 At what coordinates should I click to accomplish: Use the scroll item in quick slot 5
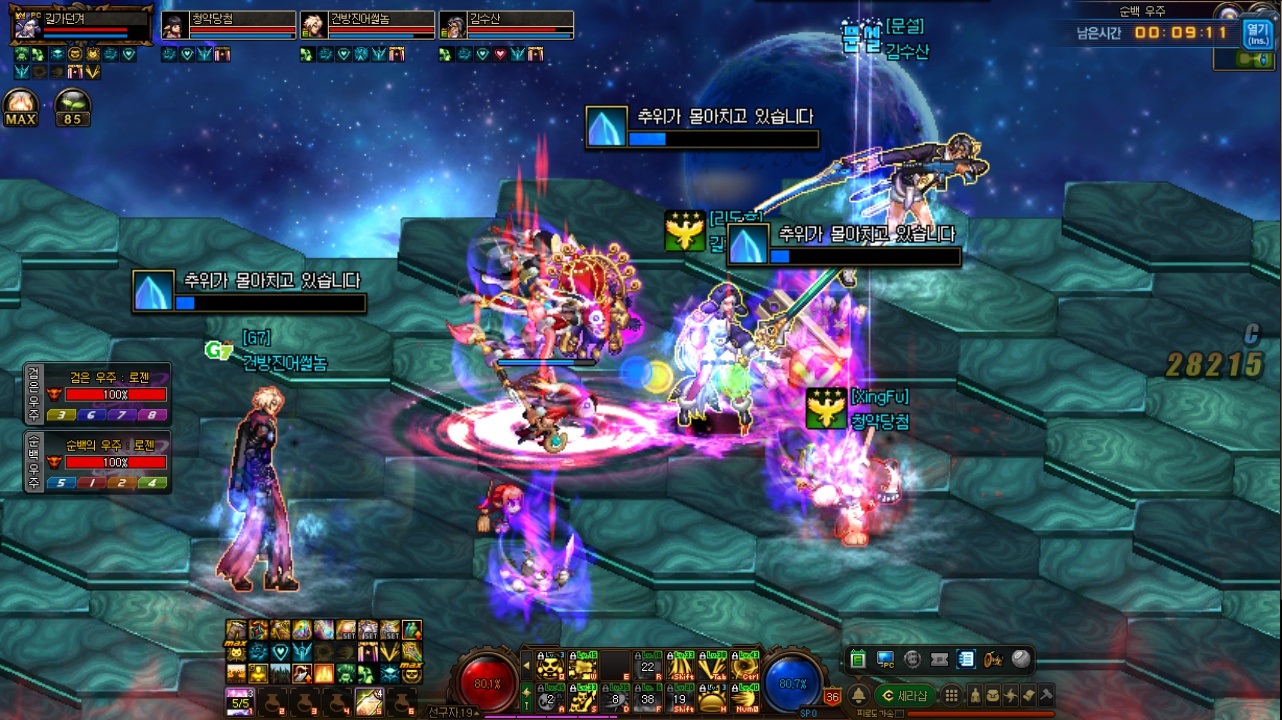tap(368, 702)
